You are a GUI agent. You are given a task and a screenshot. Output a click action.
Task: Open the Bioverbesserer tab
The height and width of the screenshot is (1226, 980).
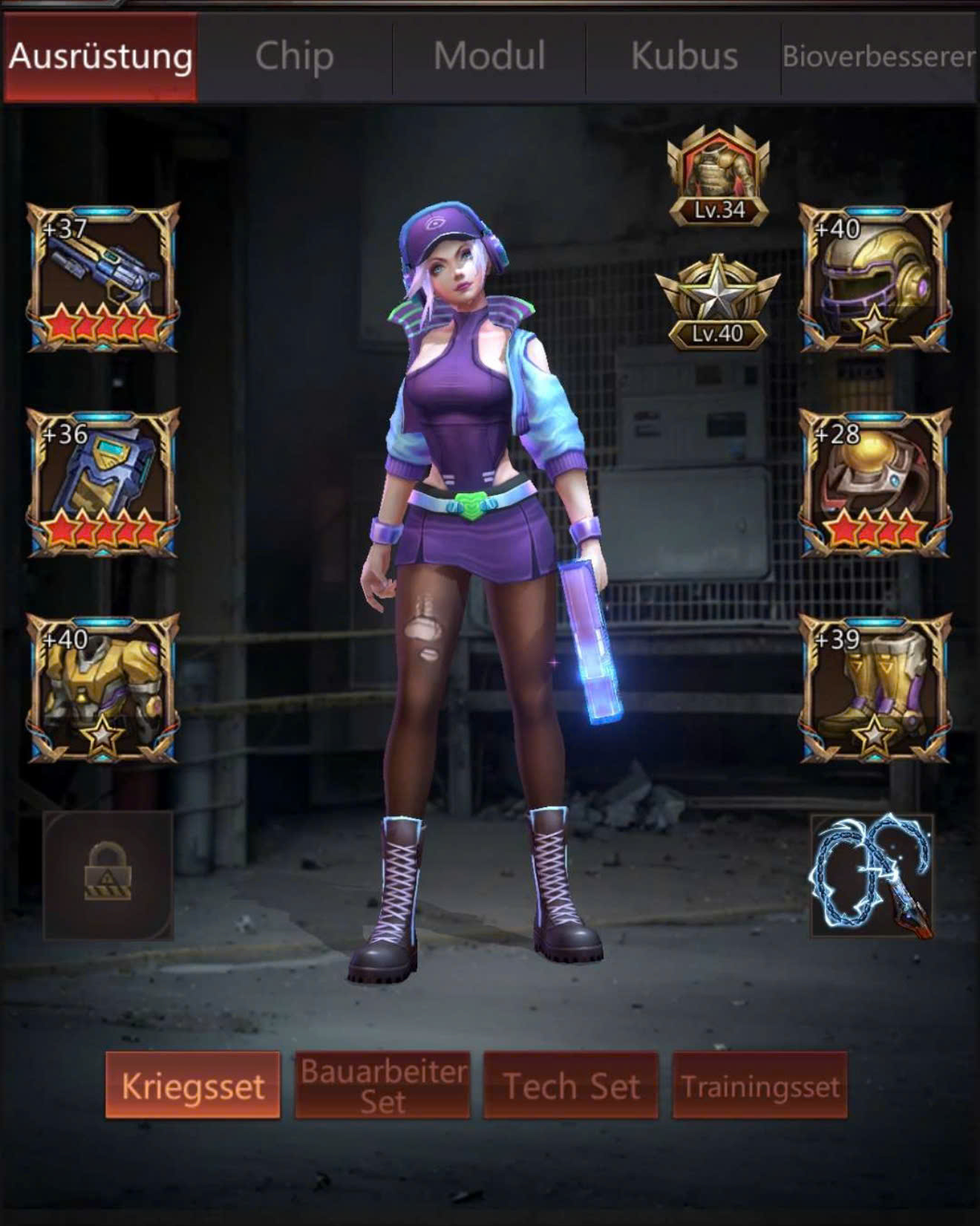point(878,57)
